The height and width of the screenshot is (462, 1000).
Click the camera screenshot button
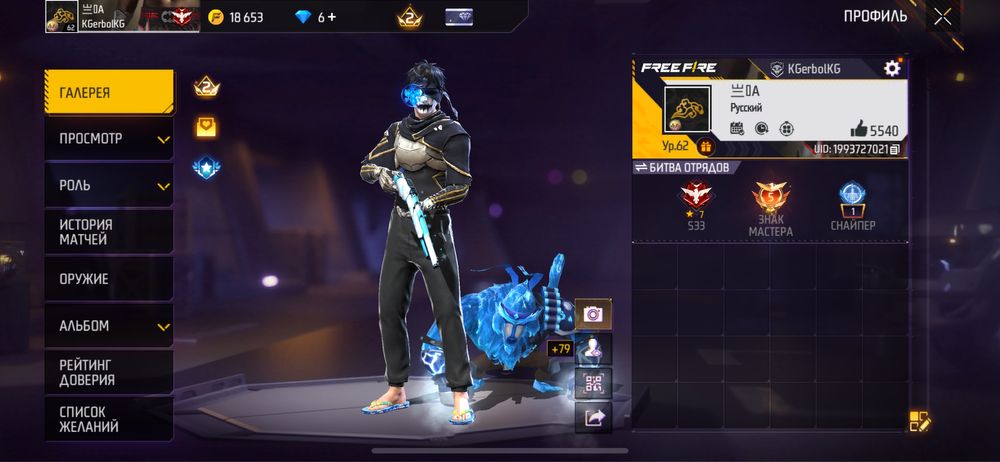[x=593, y=314]
